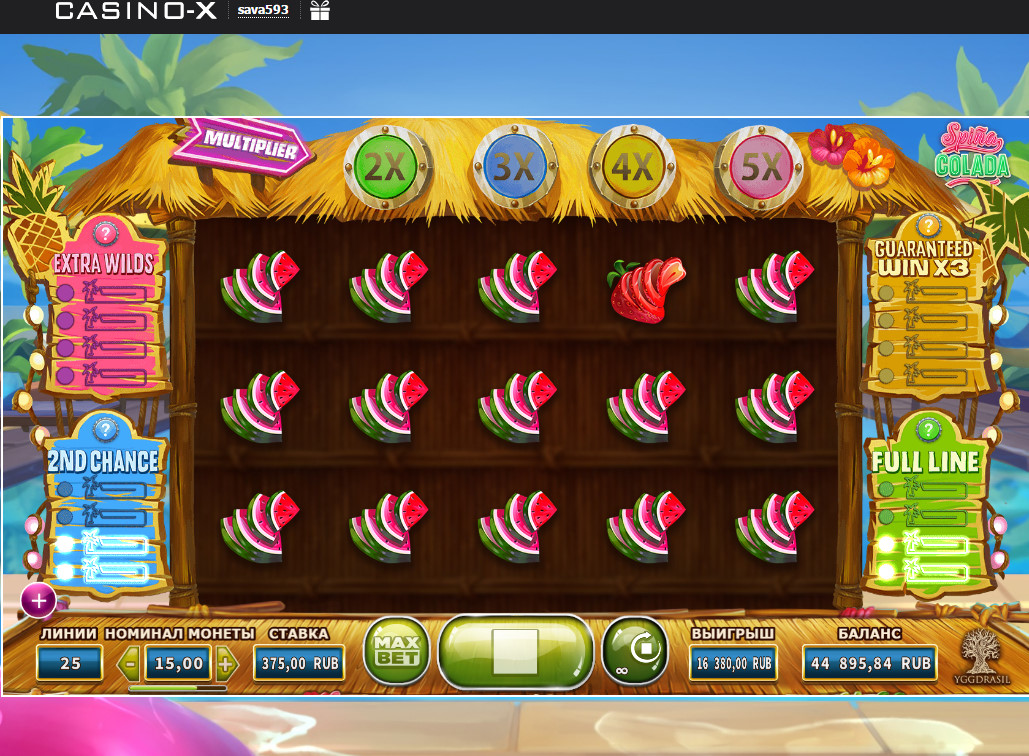Open the sava593 account link
The width and height of the screenshot is (1029, 756).
[x=263, y=11]
